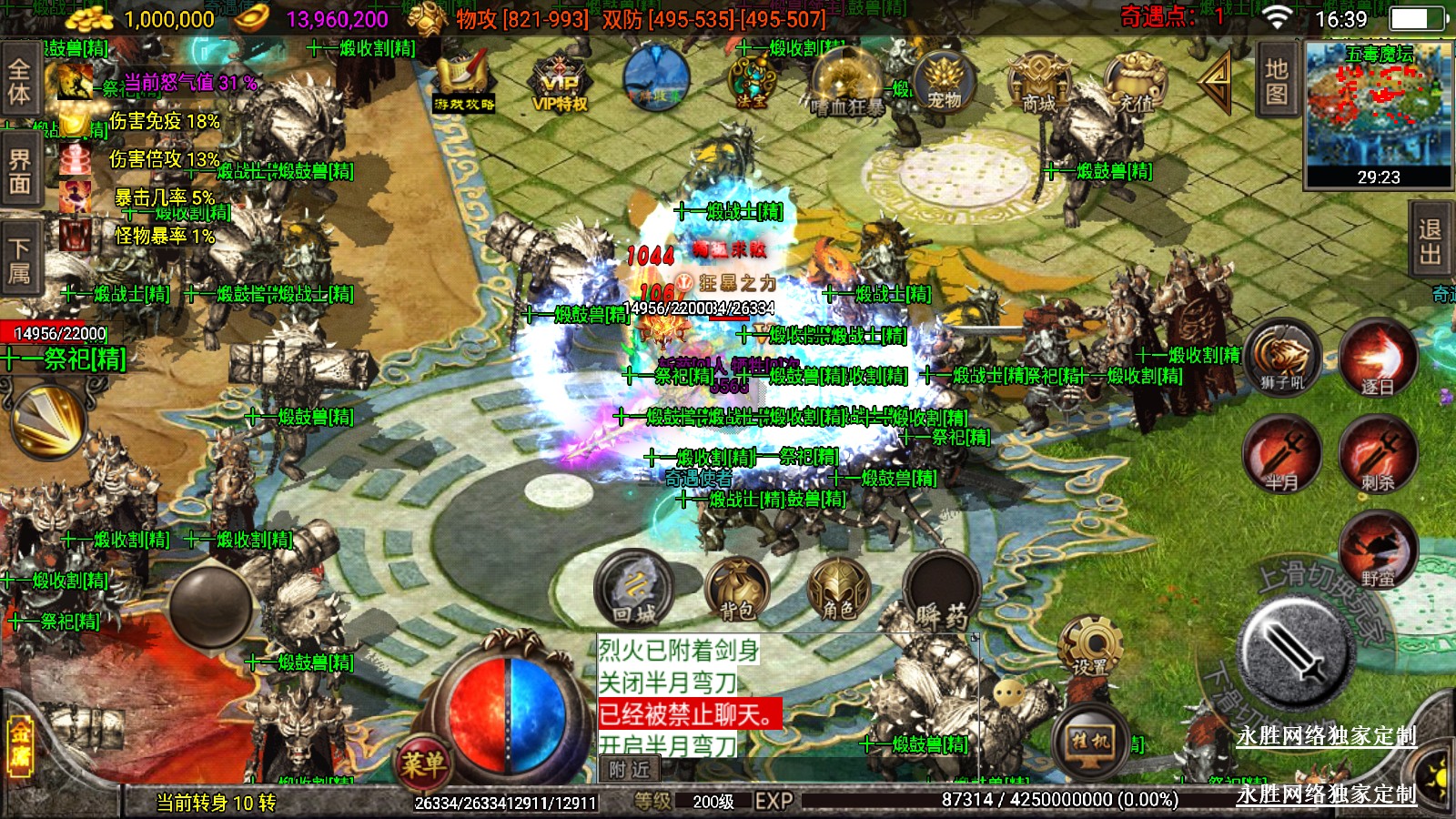Image resolution: width=1456 pixels, height=819 pixels.
Task: Activate the 嗜血狂暴 bloodlust icon
Action: tap(846, 84)
